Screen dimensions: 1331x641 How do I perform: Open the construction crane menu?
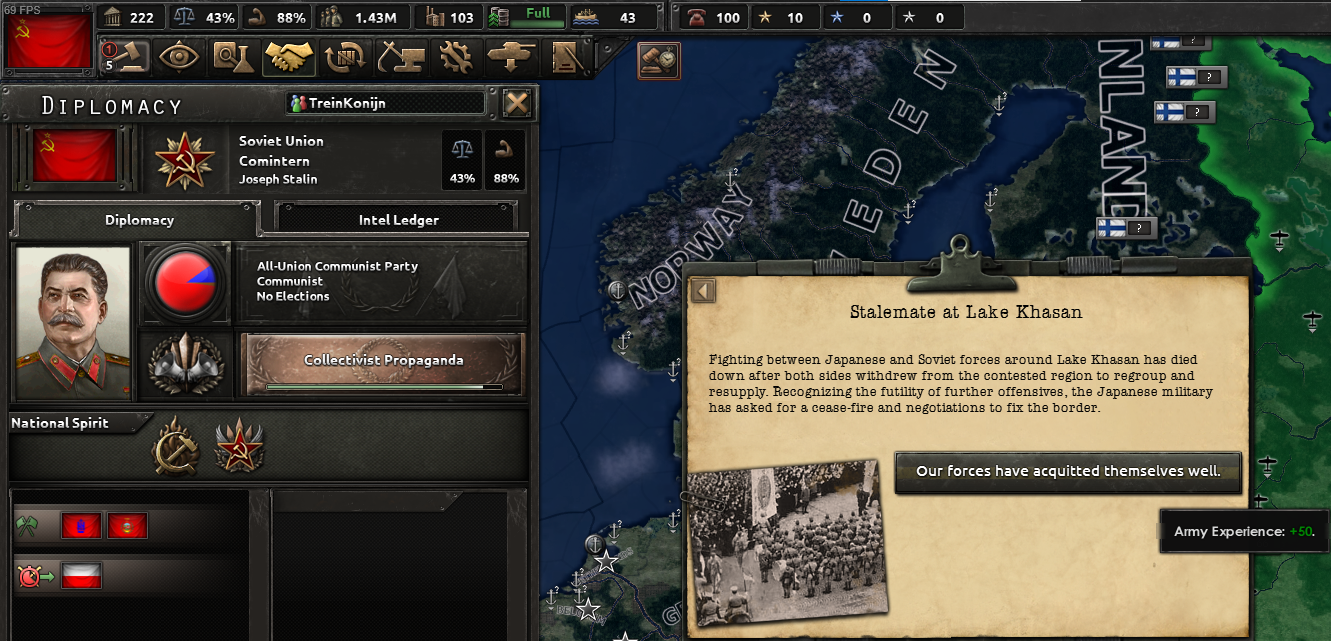(401, 56)
